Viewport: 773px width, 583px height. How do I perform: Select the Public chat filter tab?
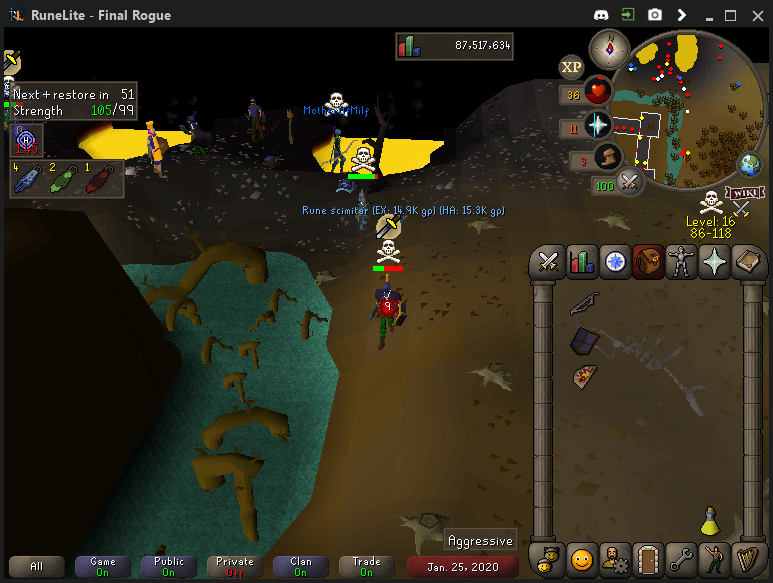(169, 566)
